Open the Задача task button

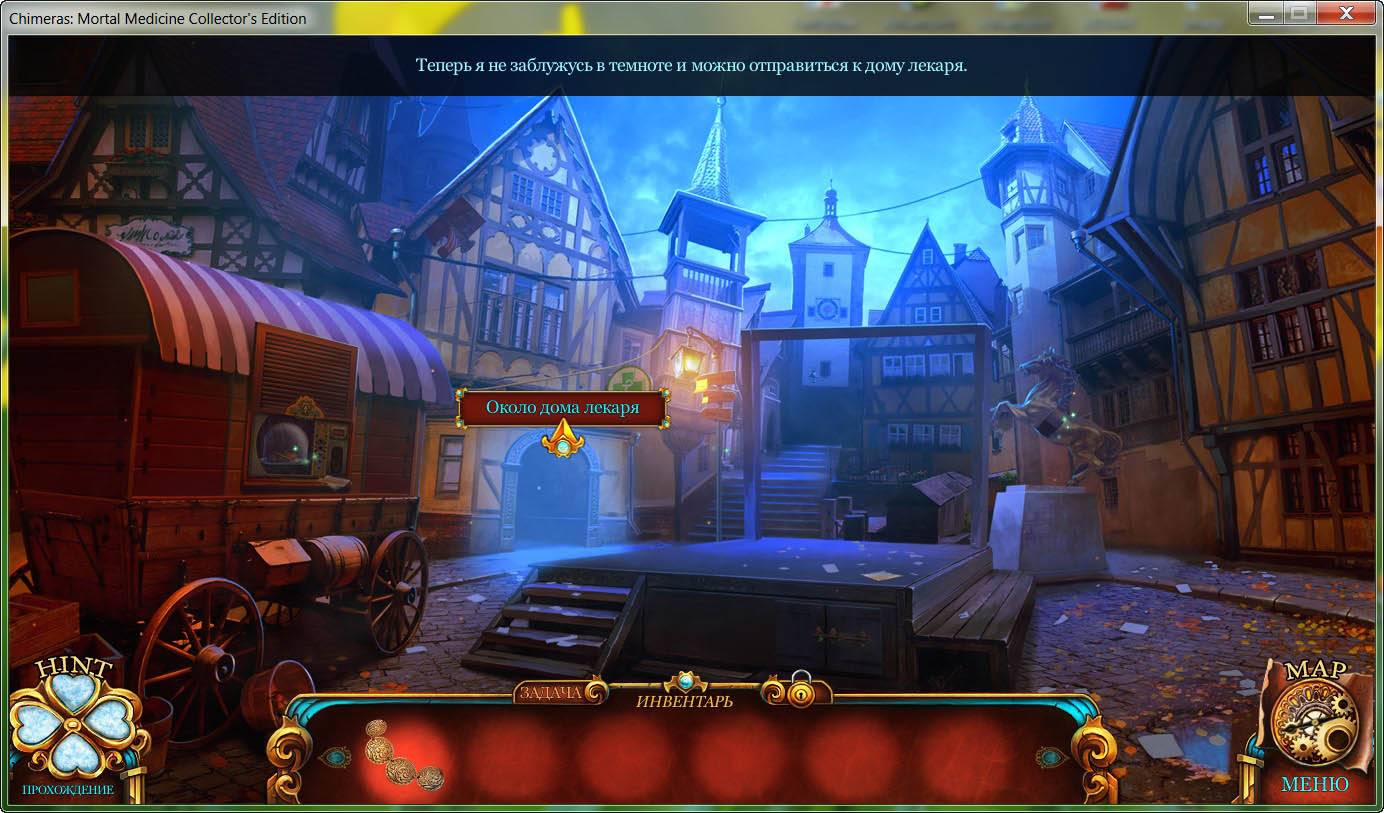click(550, 692)
